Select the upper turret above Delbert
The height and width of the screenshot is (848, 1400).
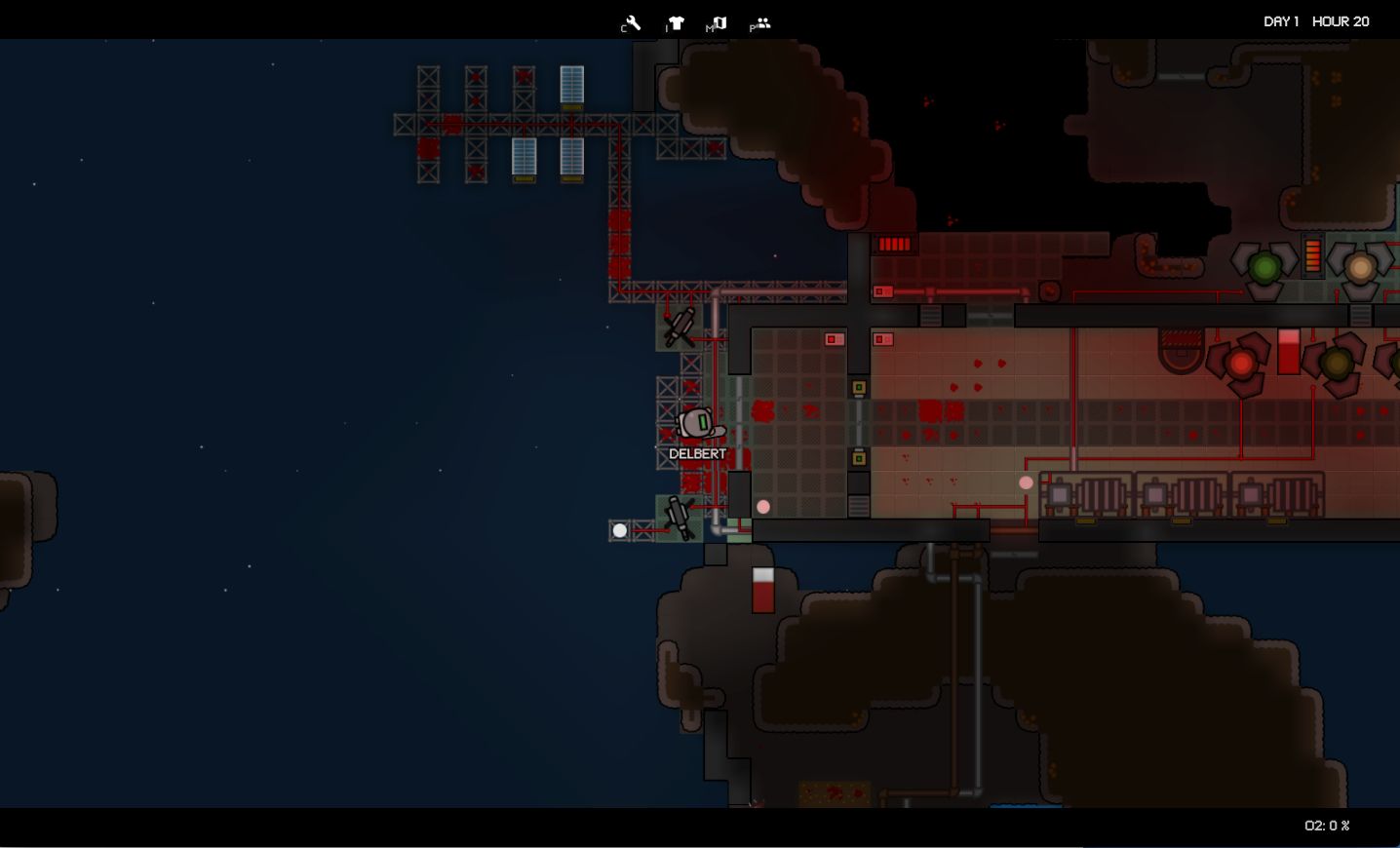[x=678, y=328]
